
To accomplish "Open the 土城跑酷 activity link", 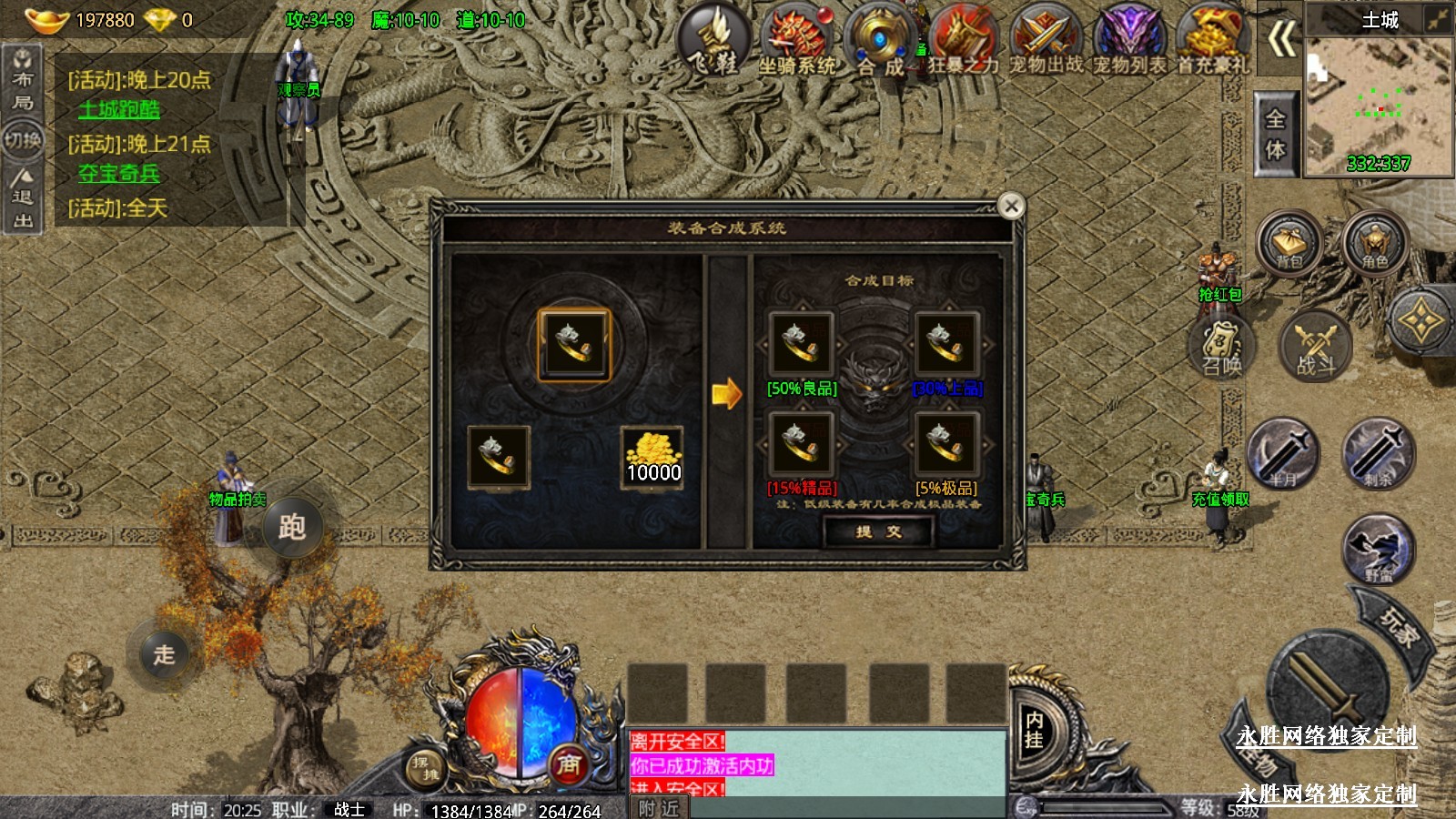I will click(119, 110).
